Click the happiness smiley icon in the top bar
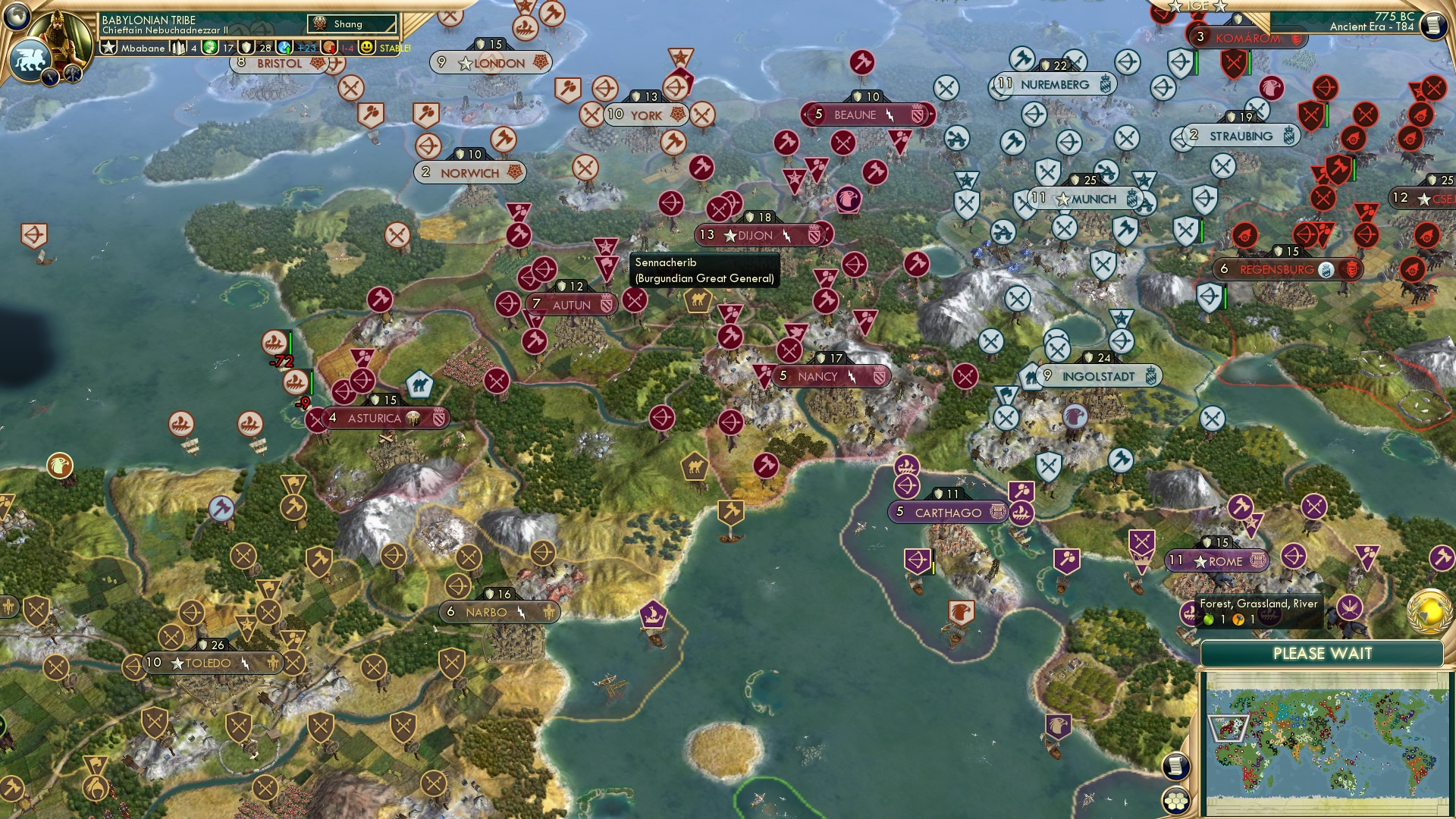This screenshot has height=819, width=1456. (x=367, y=48)
